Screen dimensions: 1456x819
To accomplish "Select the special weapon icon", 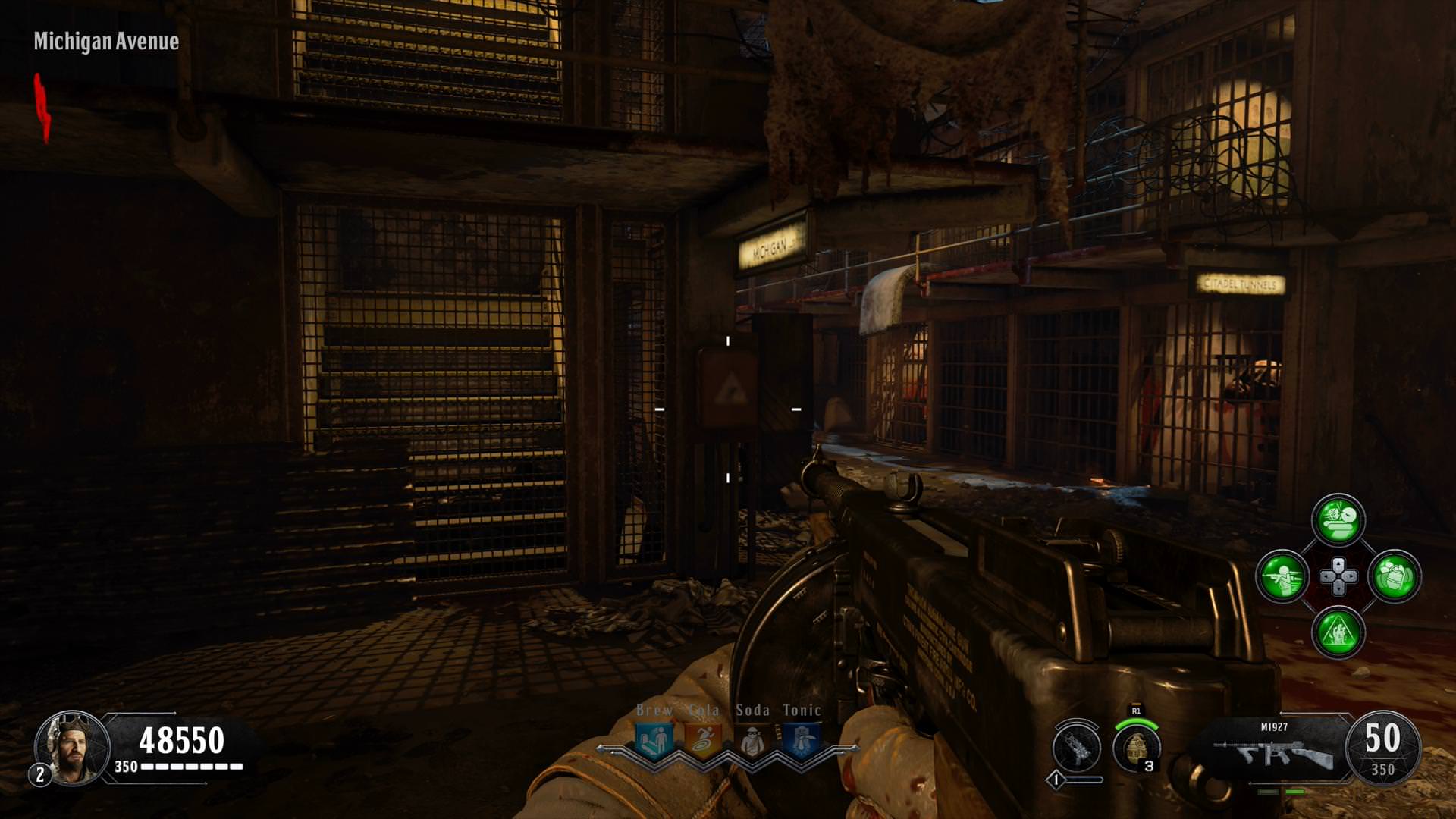I will tap(1077, 747).
